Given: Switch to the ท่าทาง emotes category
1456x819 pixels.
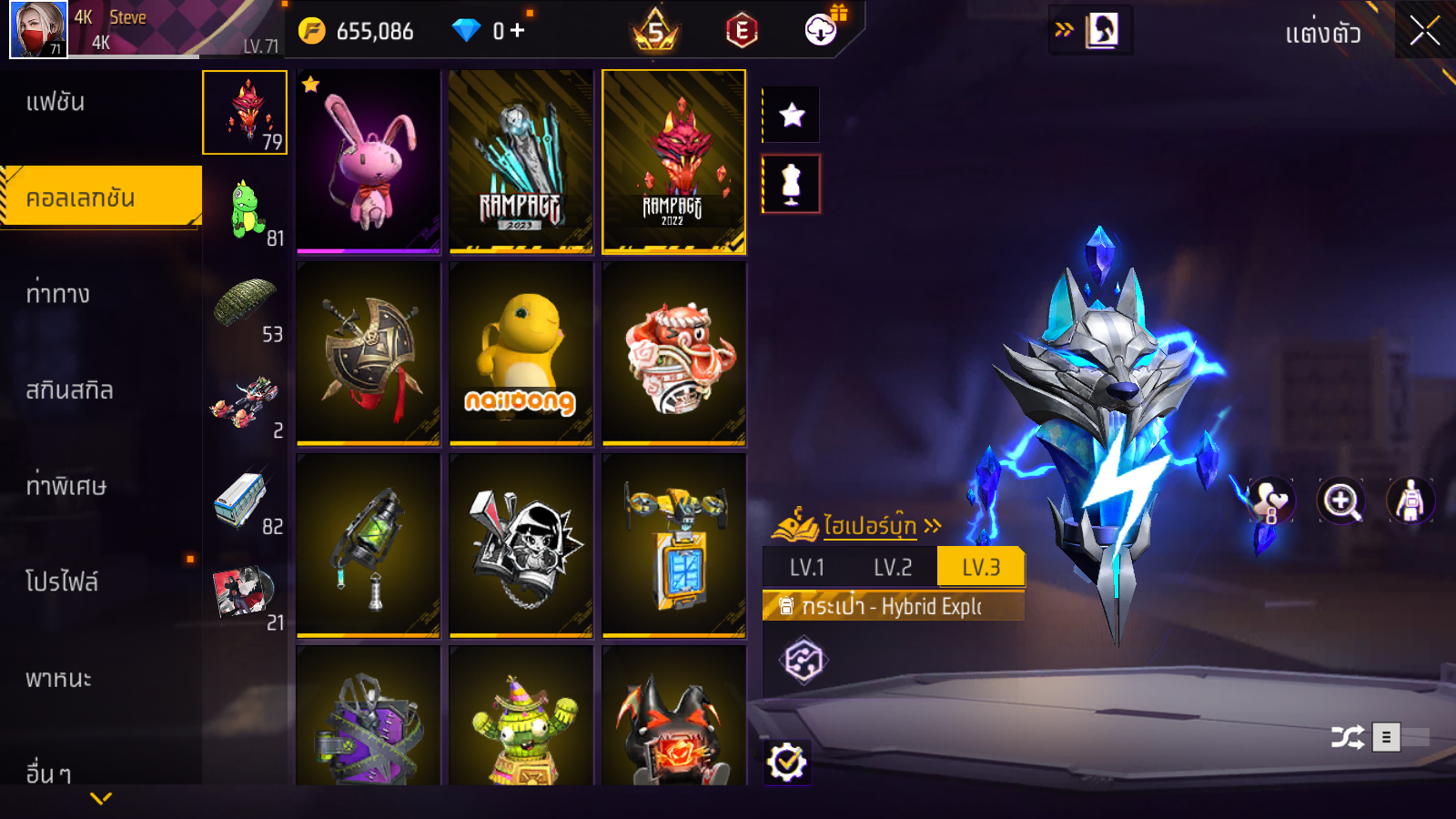Looking at the screenshot, I should (57, 294).
